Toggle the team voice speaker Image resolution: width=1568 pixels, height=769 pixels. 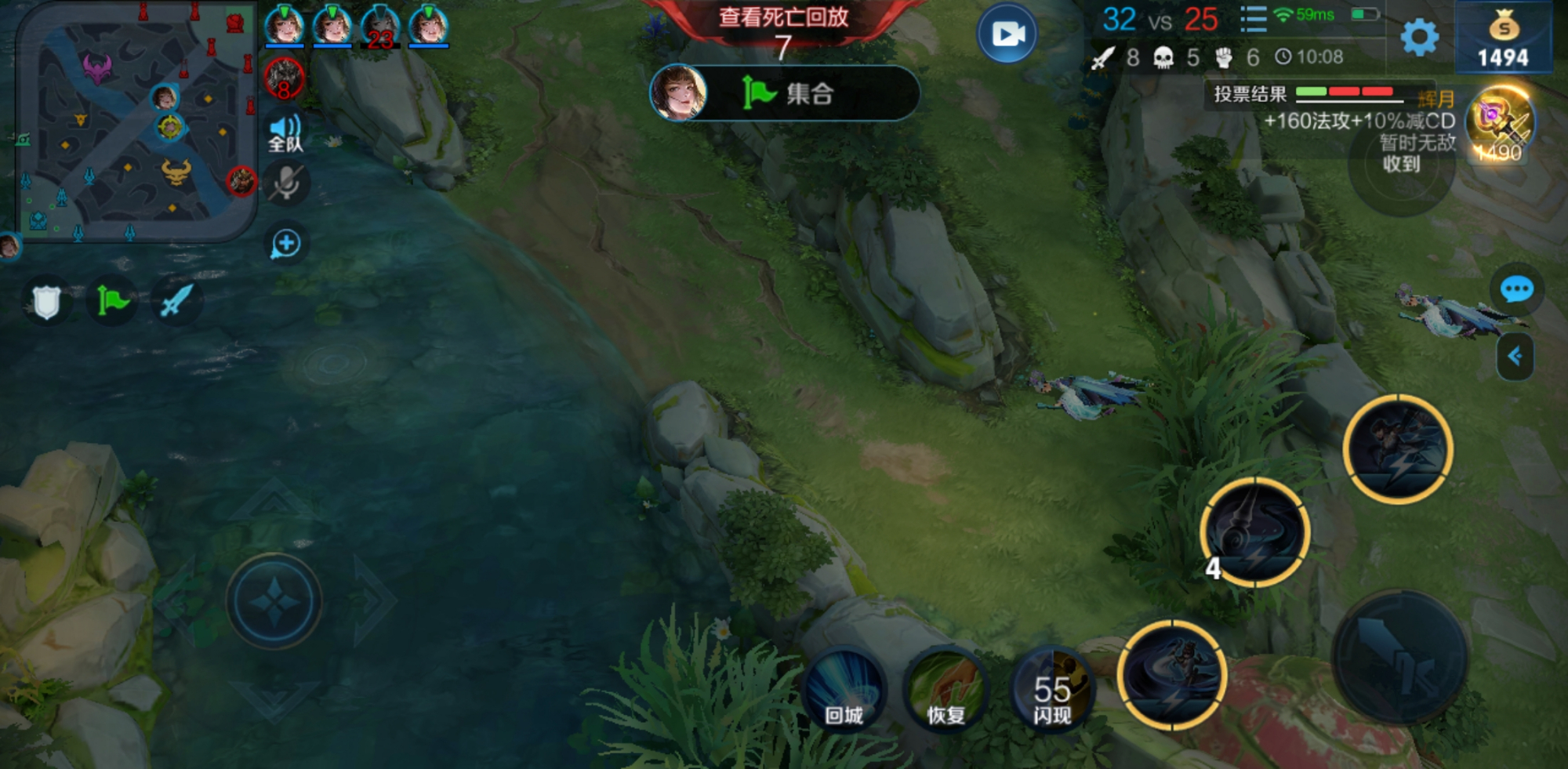(x=285, y=133)
